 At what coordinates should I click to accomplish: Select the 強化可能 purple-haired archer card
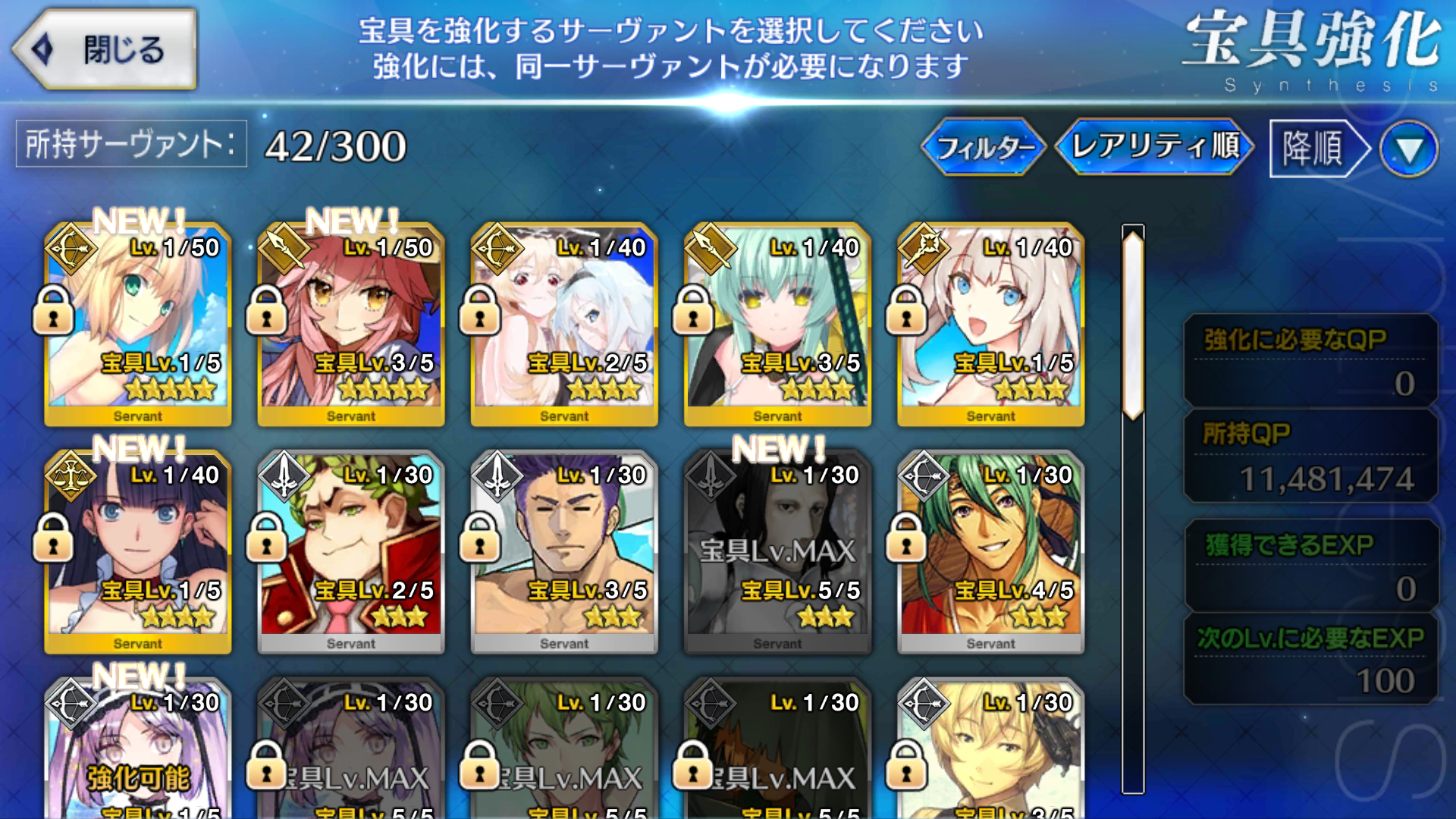click(138, 751)
